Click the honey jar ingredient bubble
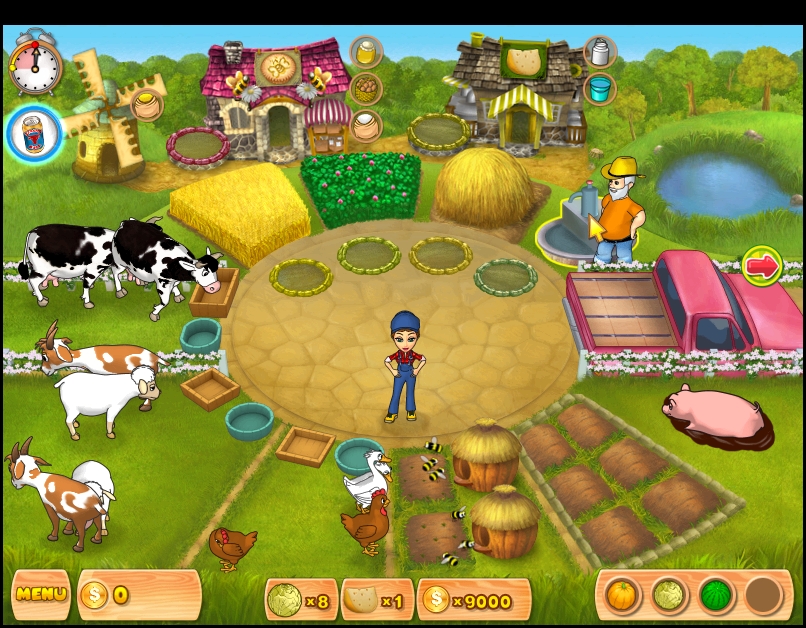This screenshot has height=628, width=806. pyautogui.click(x=366, y=52)
